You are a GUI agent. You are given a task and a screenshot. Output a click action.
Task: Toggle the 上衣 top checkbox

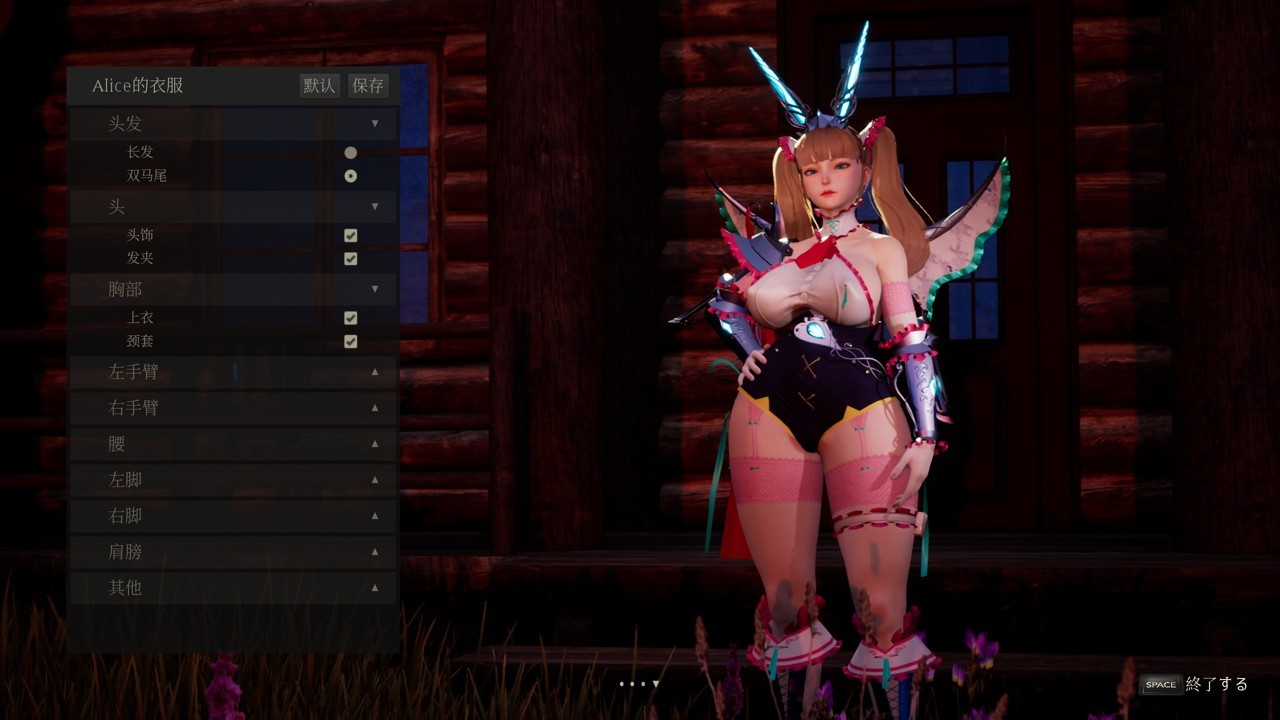pyautogui.click(x=351, y=318)
